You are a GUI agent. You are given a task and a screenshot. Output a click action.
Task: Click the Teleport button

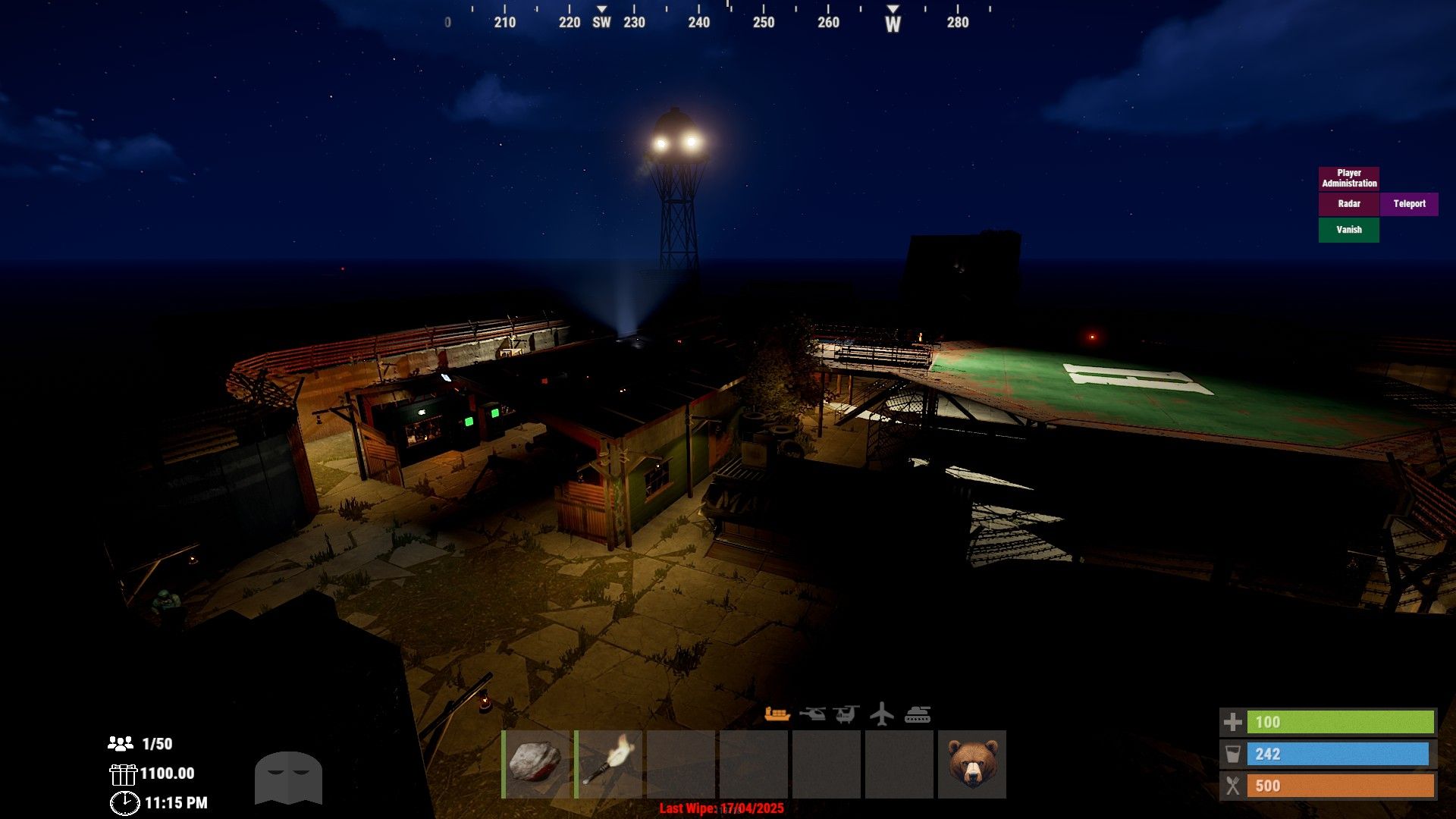(x=1409, y=204)
